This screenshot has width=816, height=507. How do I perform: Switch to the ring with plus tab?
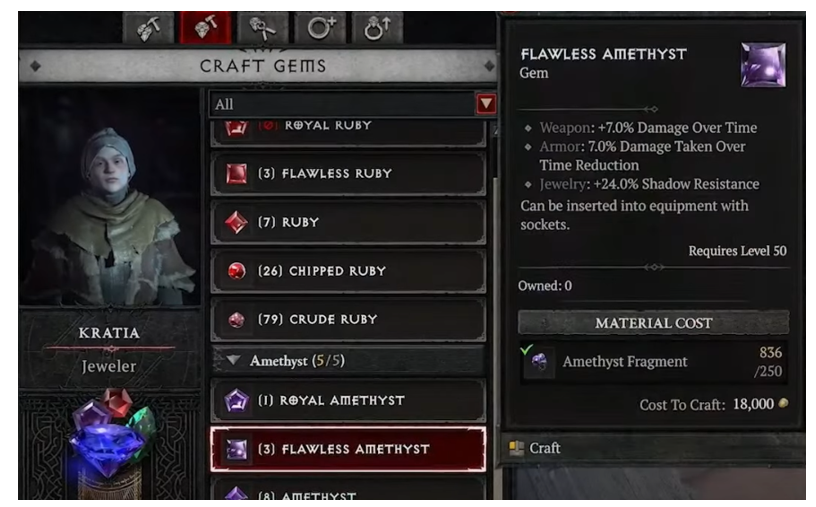pyautogui.click(x=320, y=28)
